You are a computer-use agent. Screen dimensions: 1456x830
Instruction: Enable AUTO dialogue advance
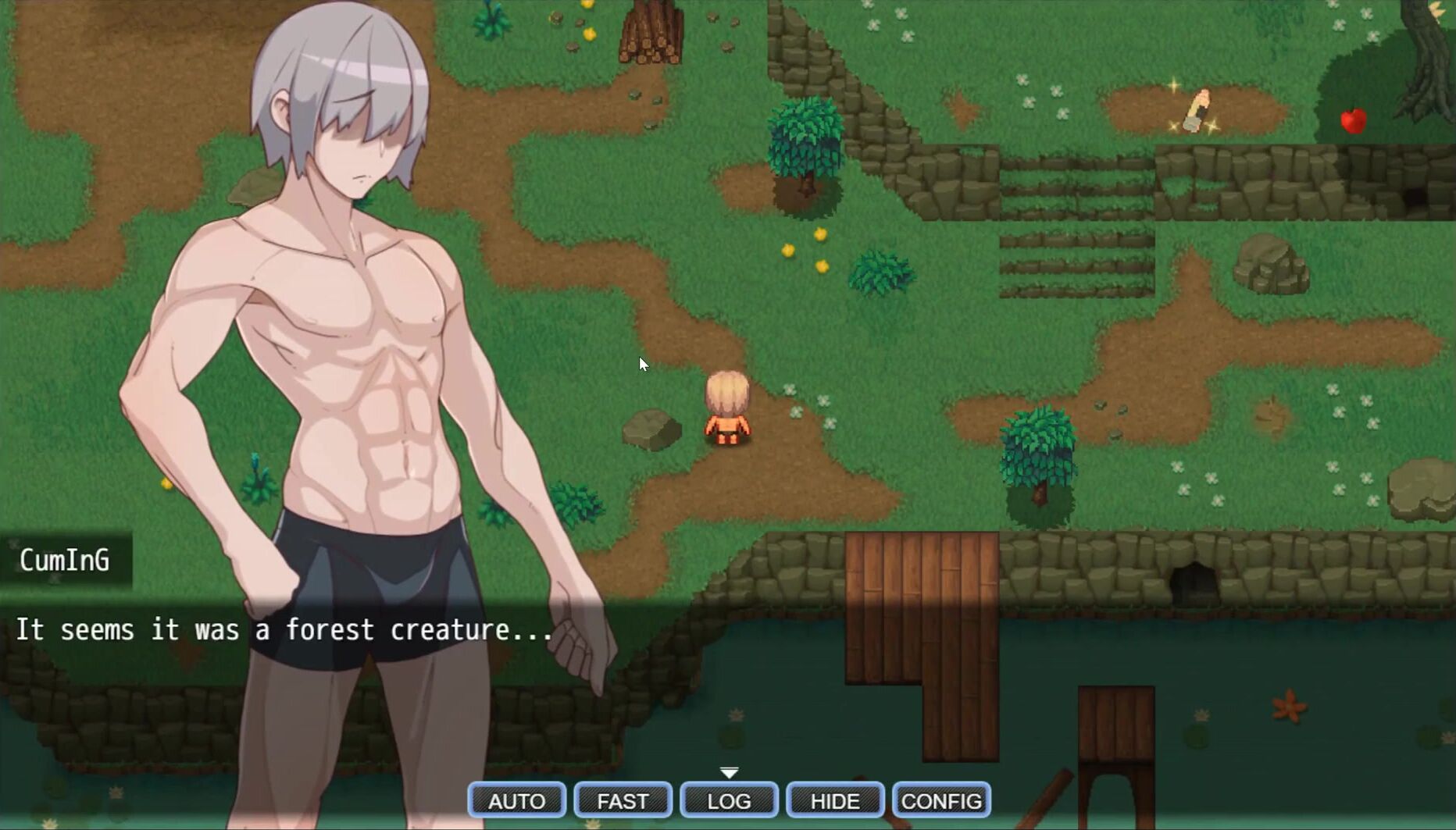pos(516,800)
